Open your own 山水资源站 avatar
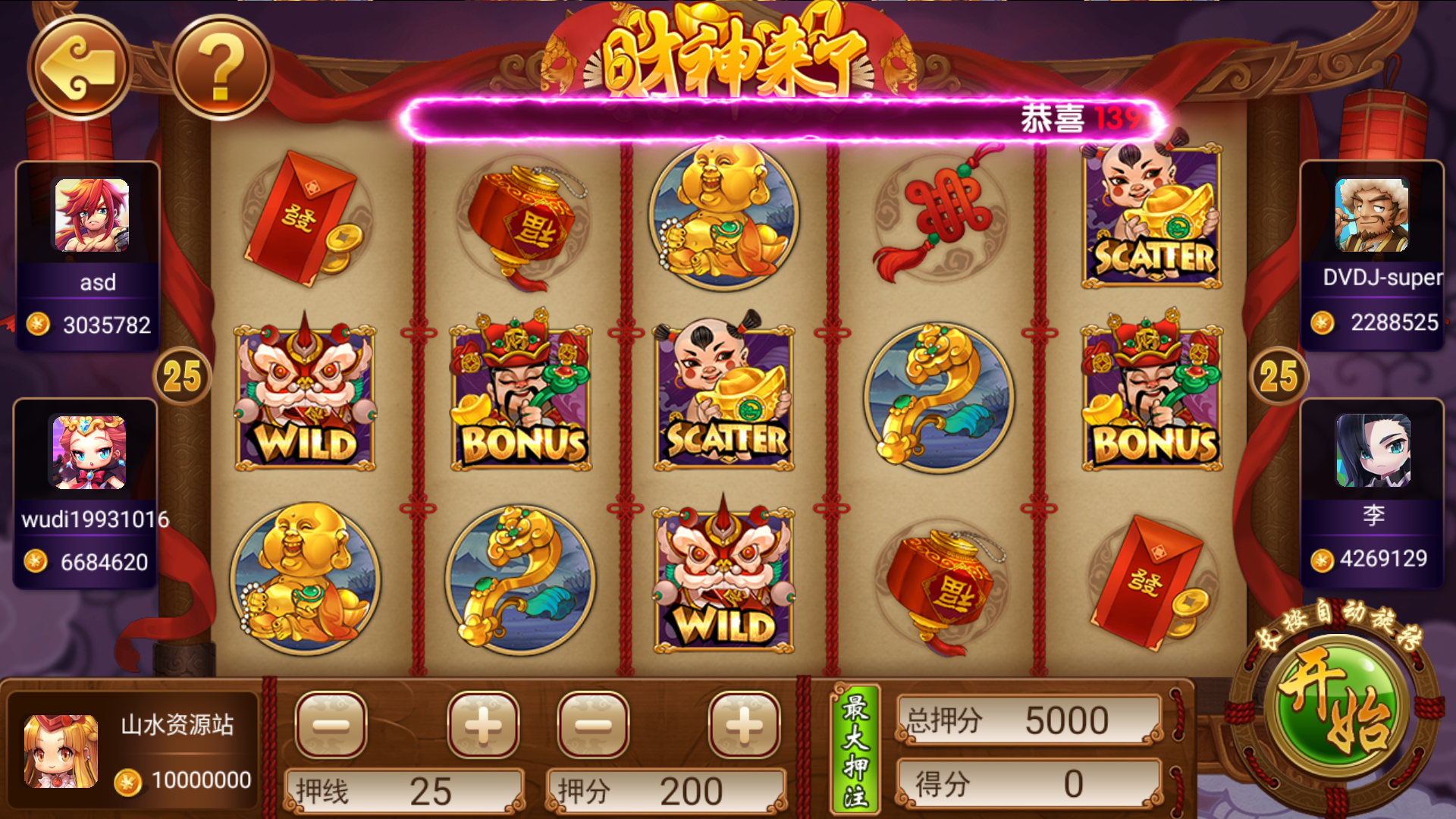The image size is (1456, 819). (x=61, y=751)
